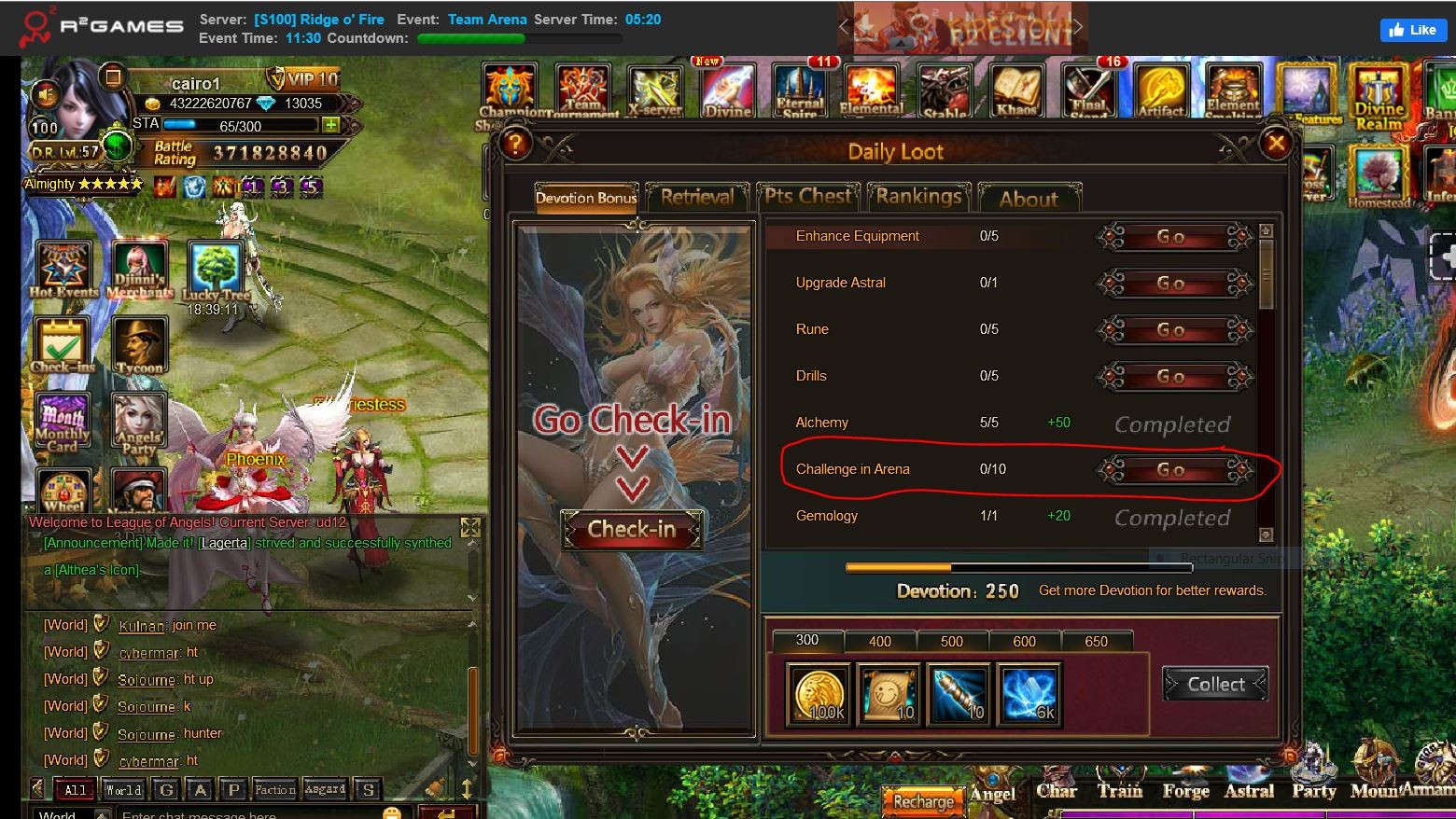Viewport: 1456px width, 819px height.
Task: Select the 400 devotion reward tier
Action: point(879,642)
